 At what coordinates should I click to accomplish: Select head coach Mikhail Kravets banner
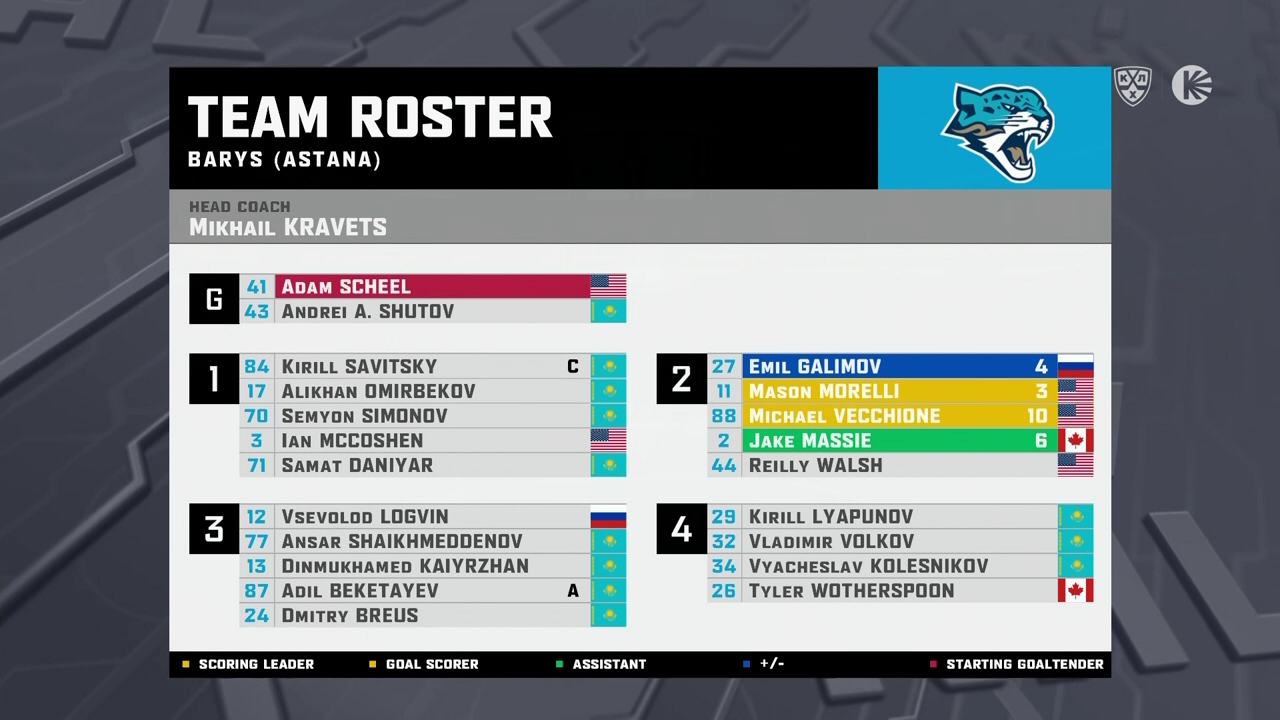(x=639, y=217)
